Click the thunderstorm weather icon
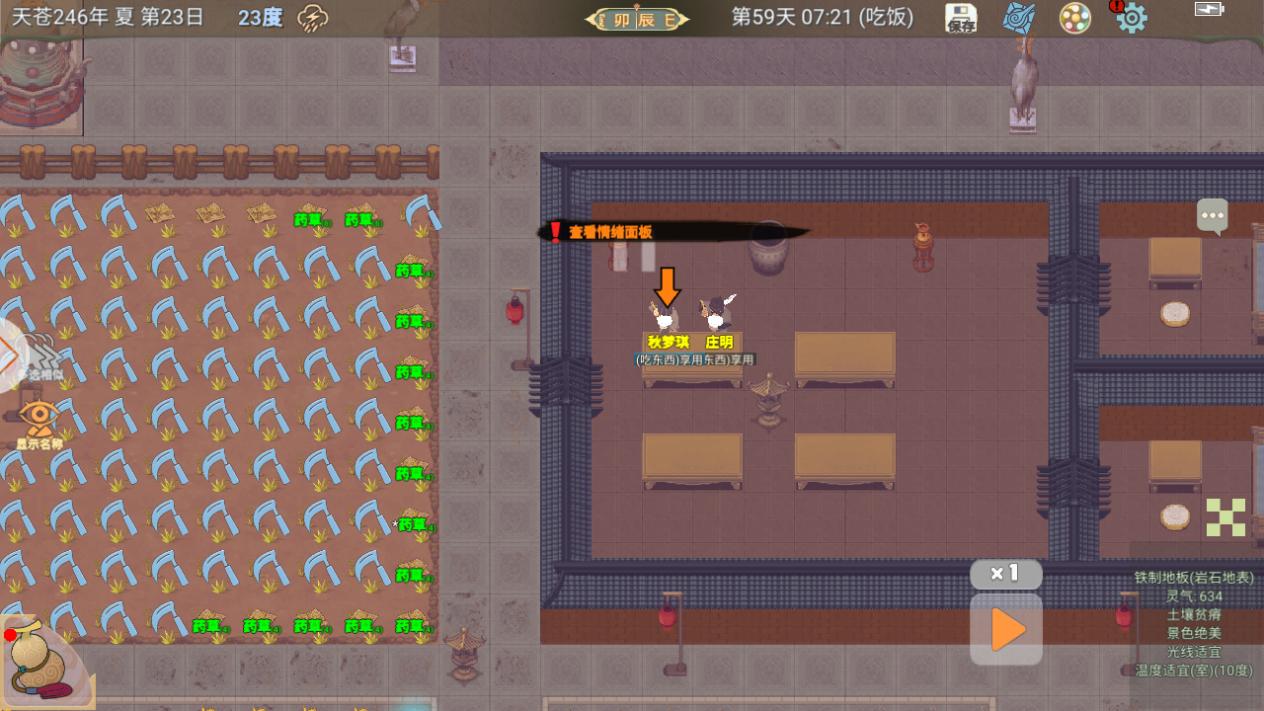This screenshot has width=1264, height=711. pos(314,18)
